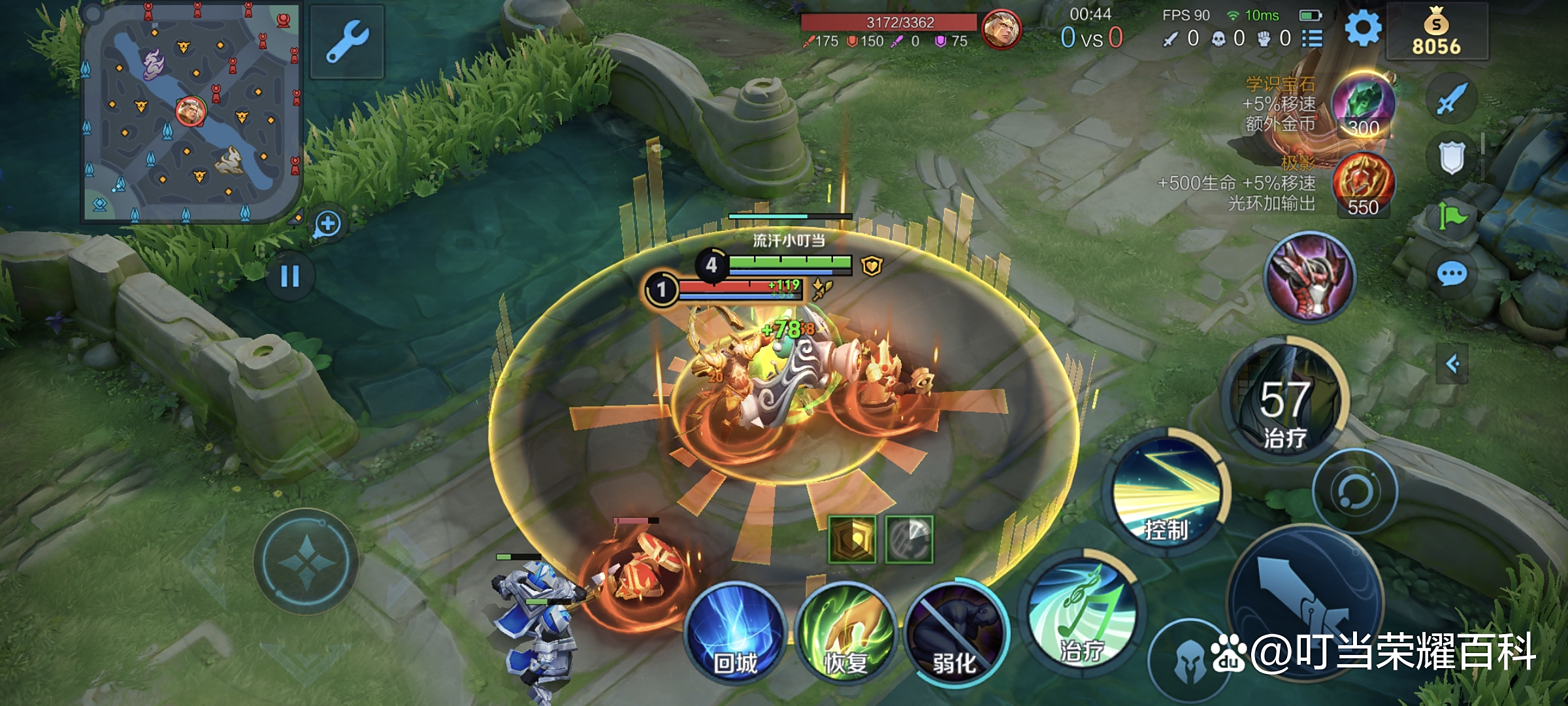Buy the 550-gold recommended item
This screenshot has height=706, width=1568.
[x=1363, y=184]
